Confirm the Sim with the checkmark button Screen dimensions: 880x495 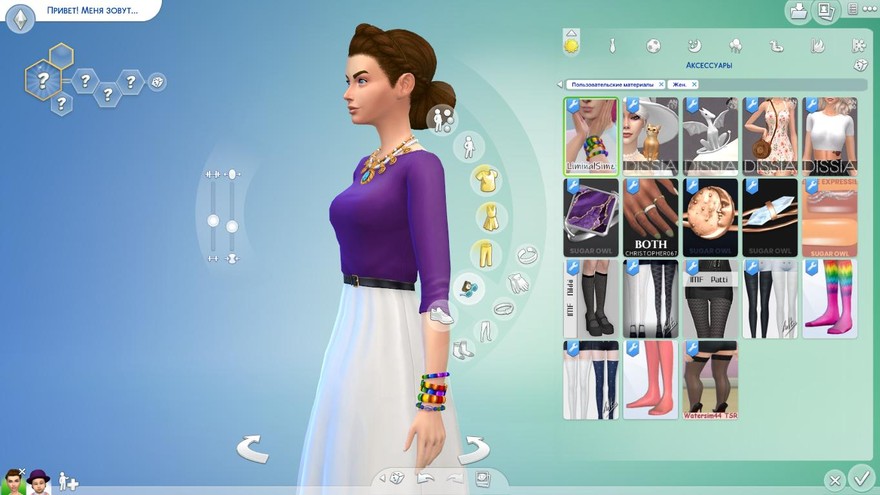click(860, 478)
